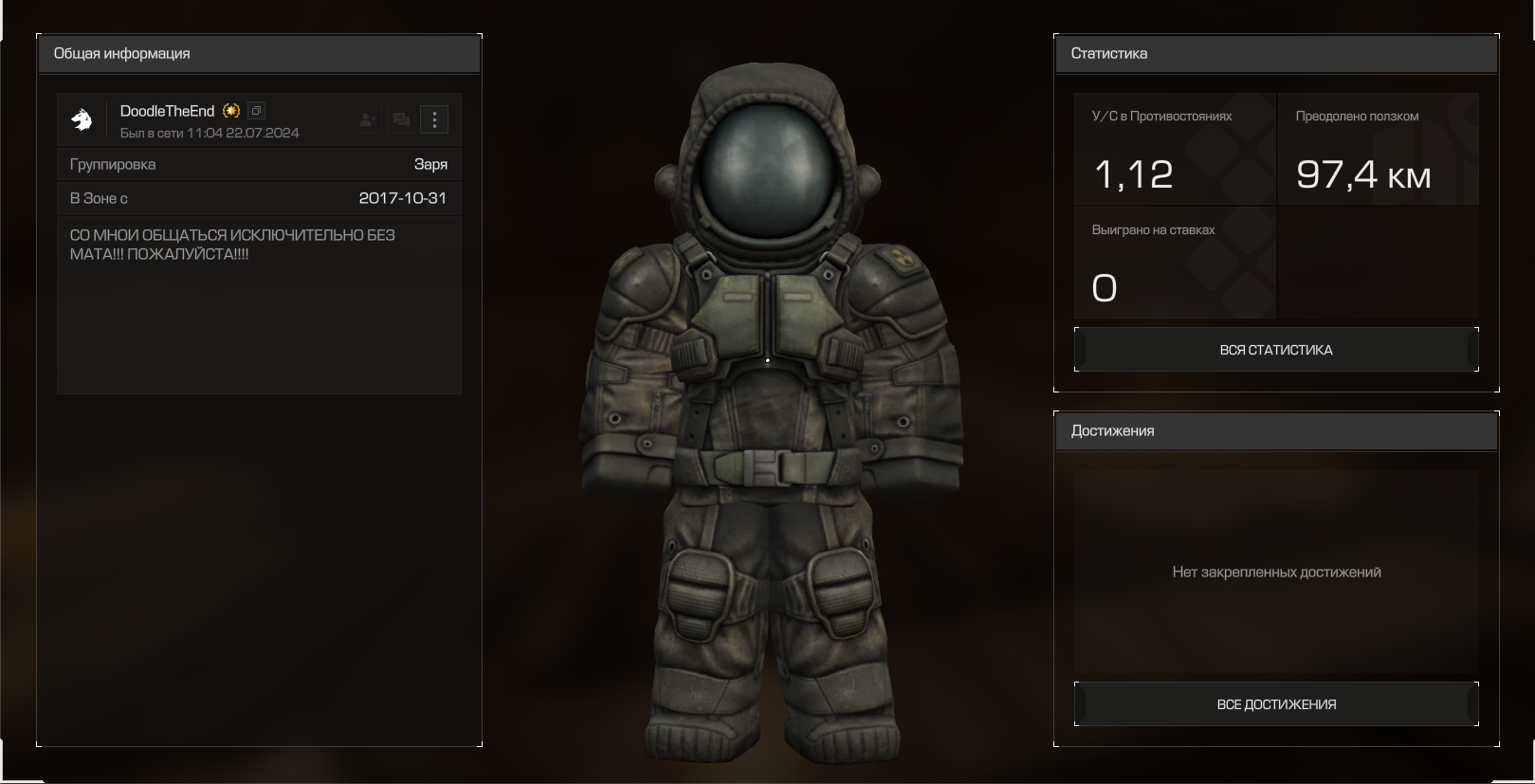This screenshot has height=784, width=1535.
Task: Open the "Вся статистика" full statistics view
Action: coord(1275,350)
